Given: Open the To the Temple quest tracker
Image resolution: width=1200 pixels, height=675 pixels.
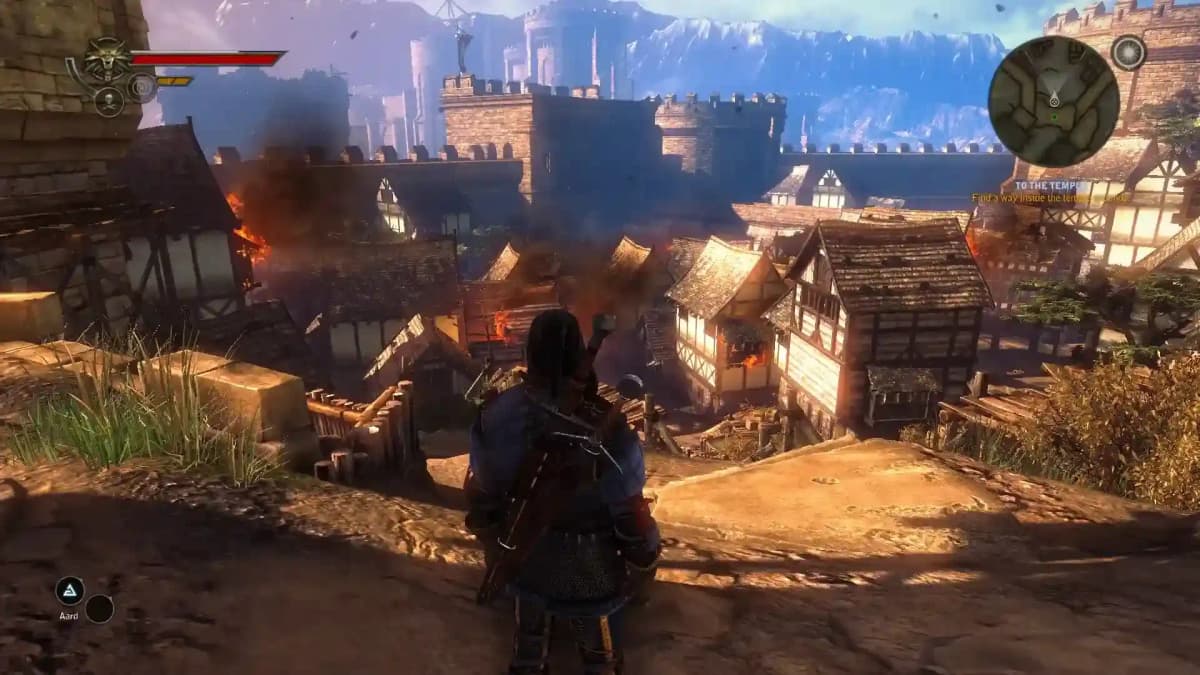Looking at the screenshot, I should (1049, 186).
